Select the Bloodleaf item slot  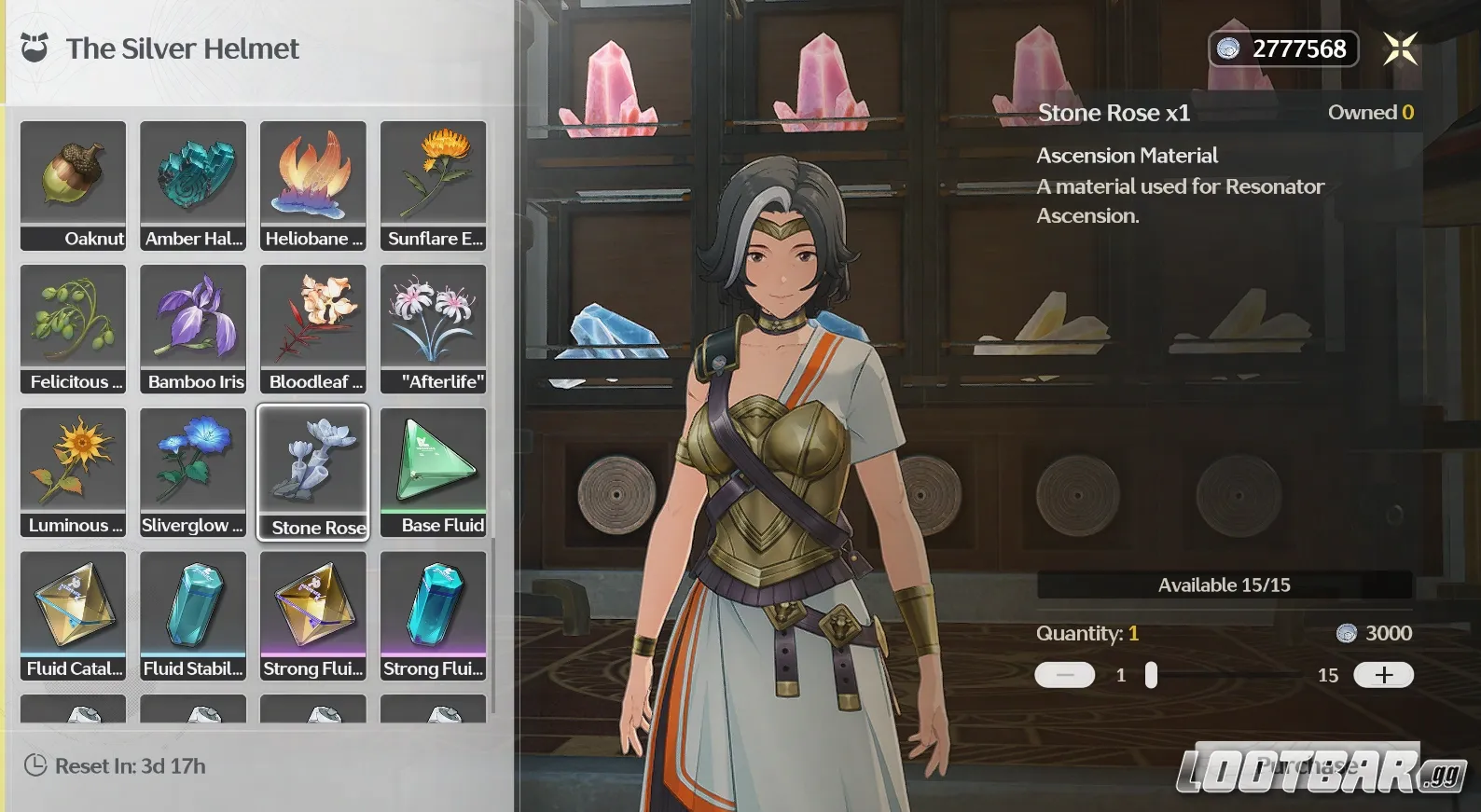coord(313,328)
